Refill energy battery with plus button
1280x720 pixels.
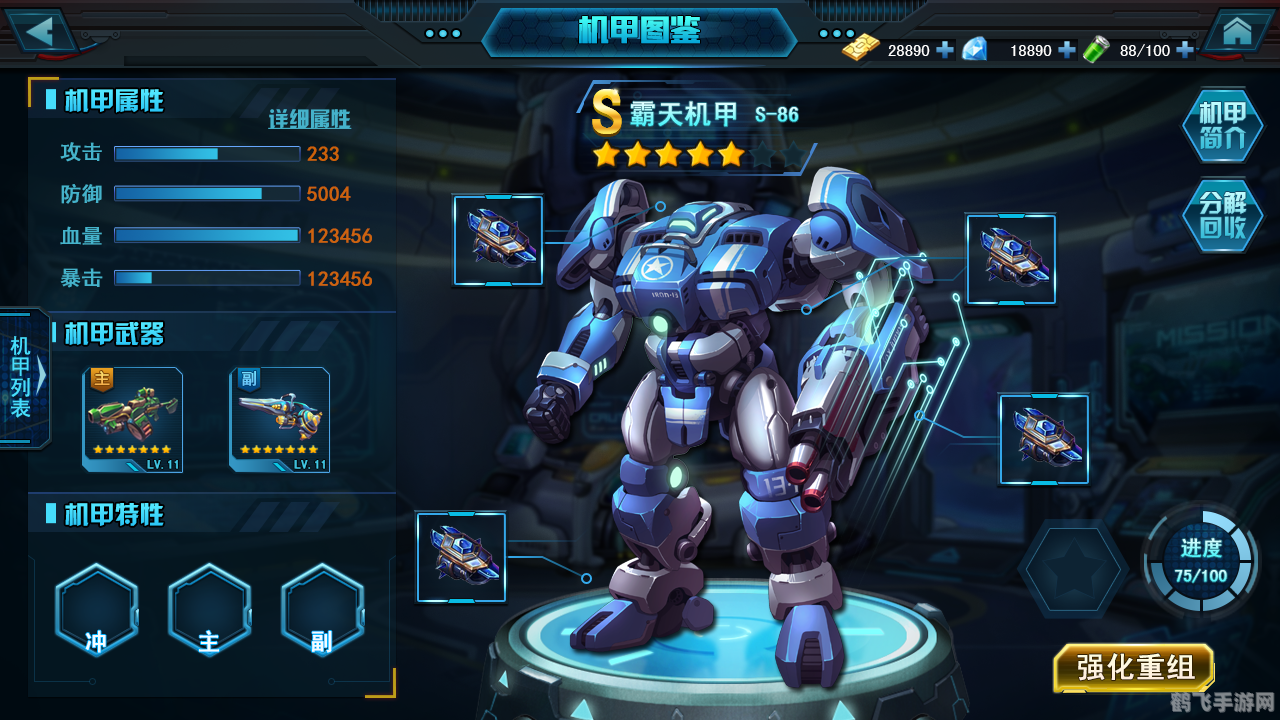(x=1185, y=50)
